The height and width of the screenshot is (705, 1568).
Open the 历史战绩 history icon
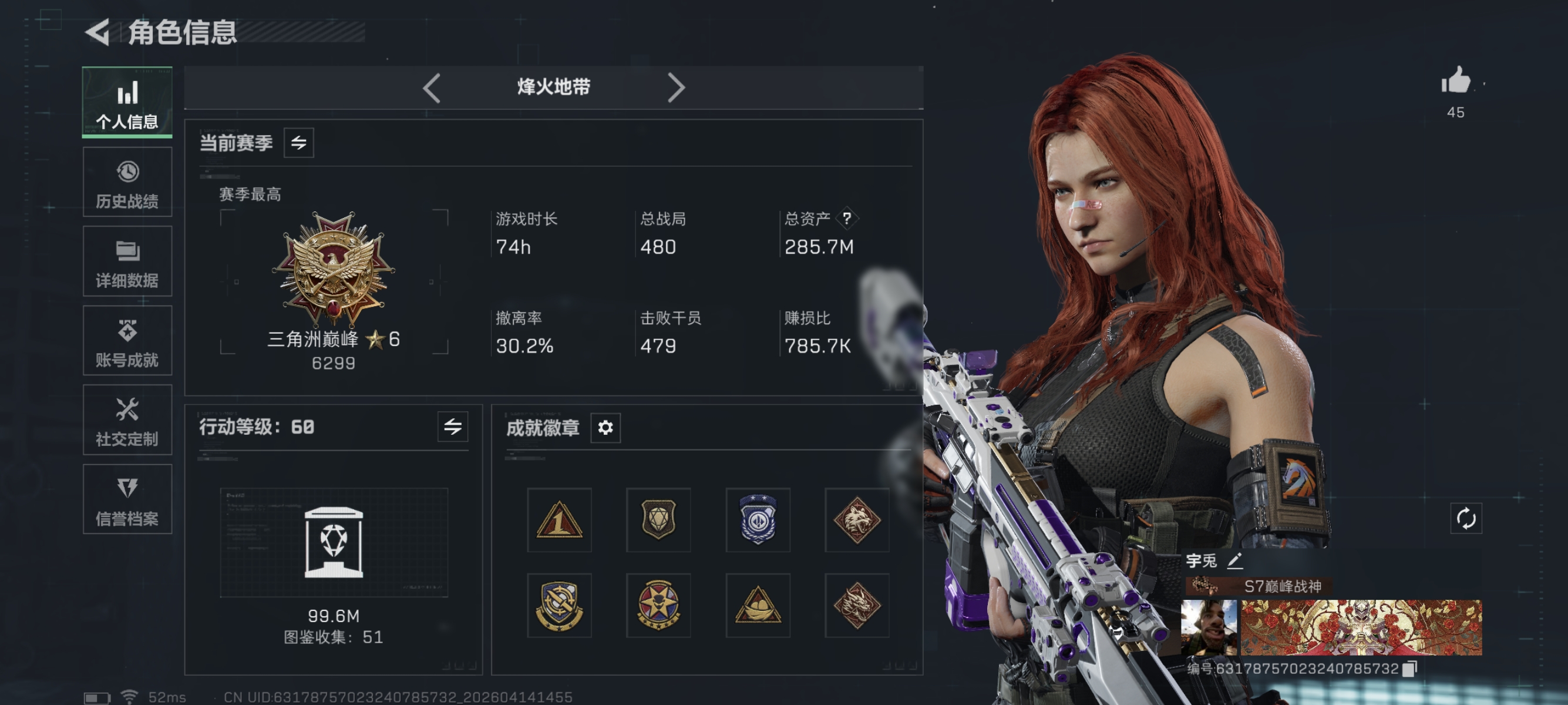click(x=127, y=182)
